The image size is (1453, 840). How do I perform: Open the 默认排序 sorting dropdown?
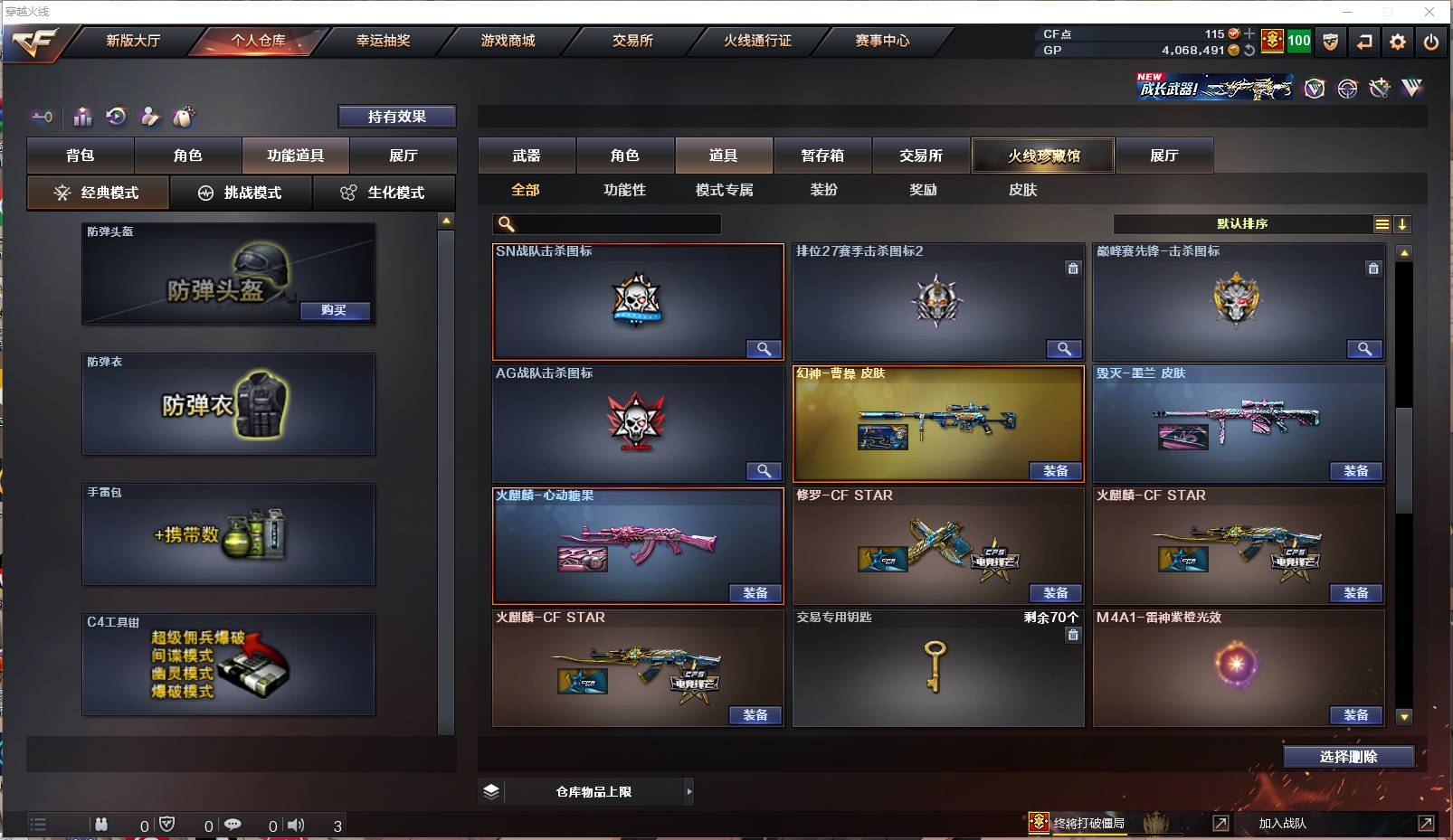tap(1244, 223)
